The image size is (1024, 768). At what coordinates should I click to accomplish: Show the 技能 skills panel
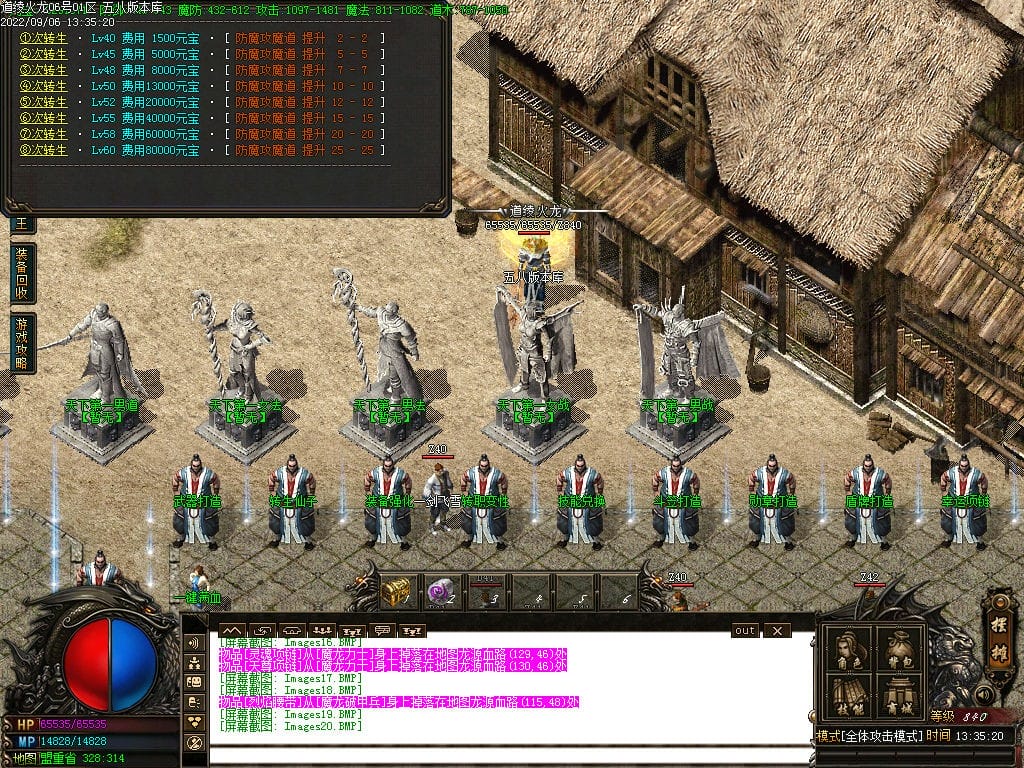coord(848,696)
